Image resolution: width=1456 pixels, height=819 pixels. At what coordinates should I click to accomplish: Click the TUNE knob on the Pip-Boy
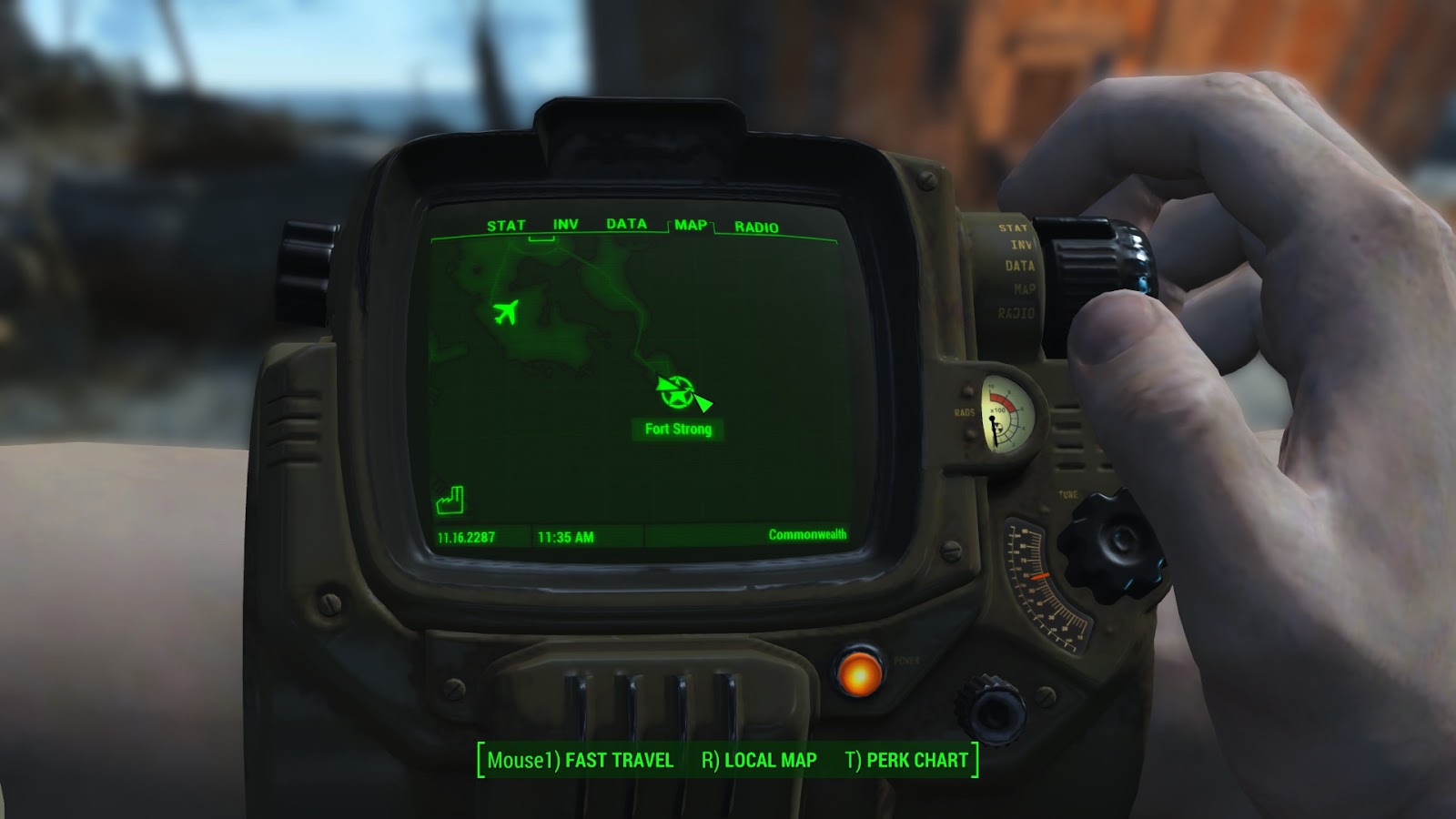pyautogui.click(x=1108, y=546)
